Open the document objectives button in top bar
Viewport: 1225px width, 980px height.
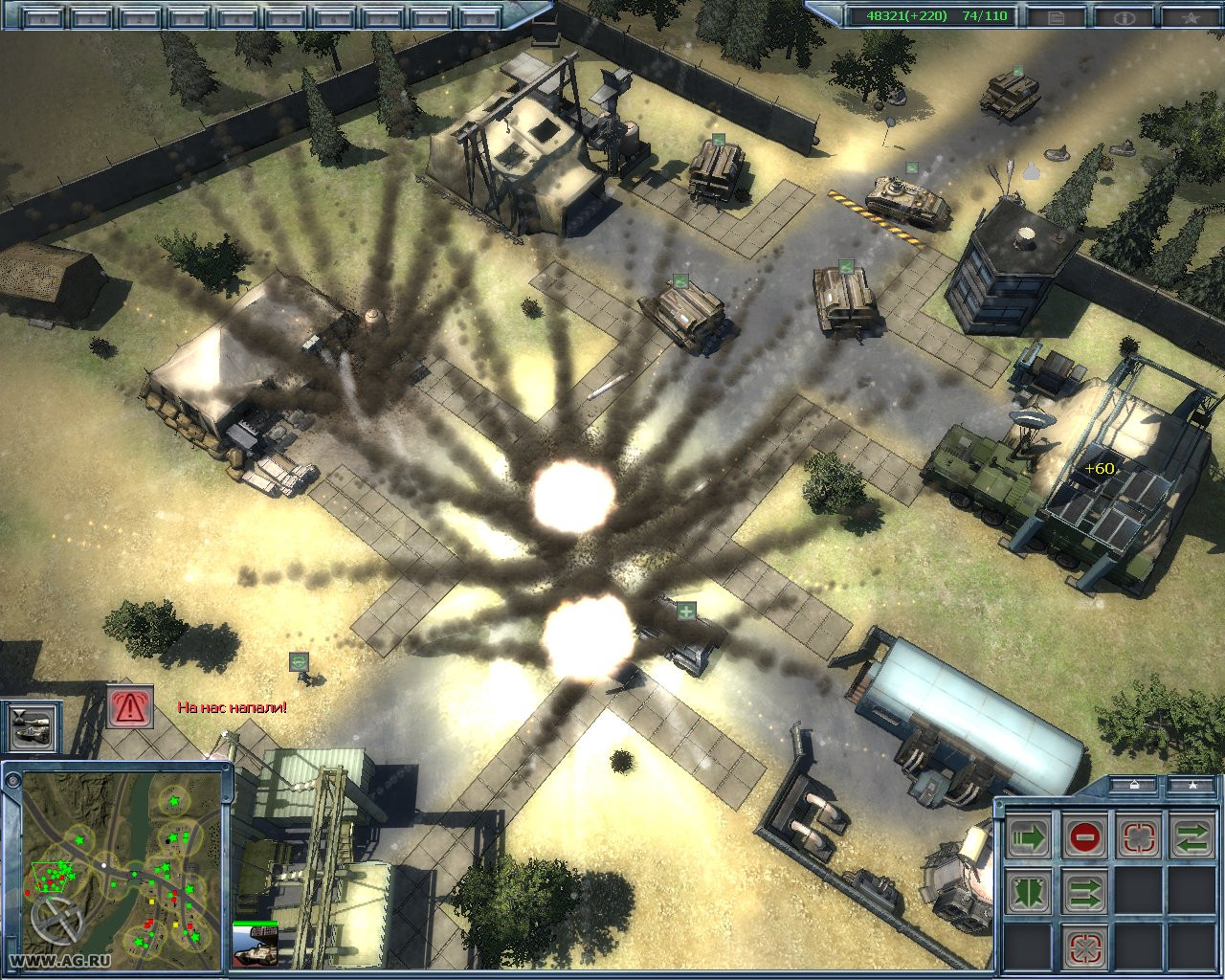point(1056,16)
